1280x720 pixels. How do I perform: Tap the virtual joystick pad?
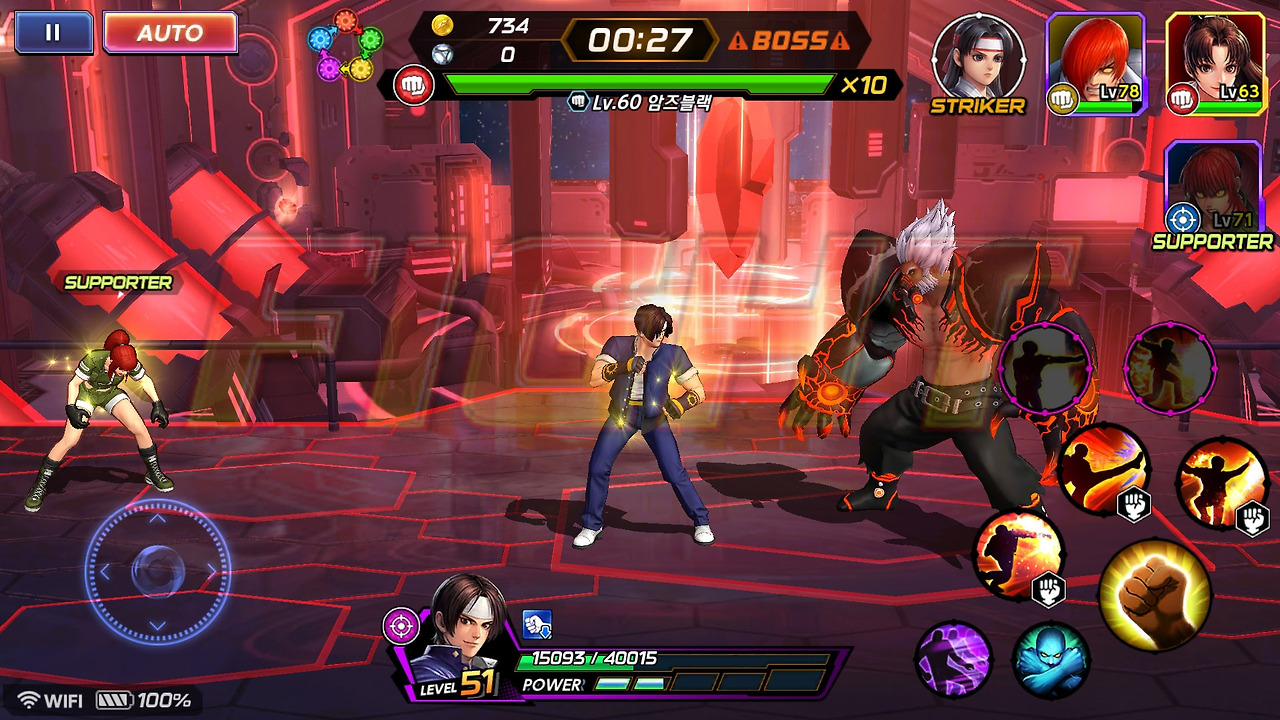coord(157,571)
